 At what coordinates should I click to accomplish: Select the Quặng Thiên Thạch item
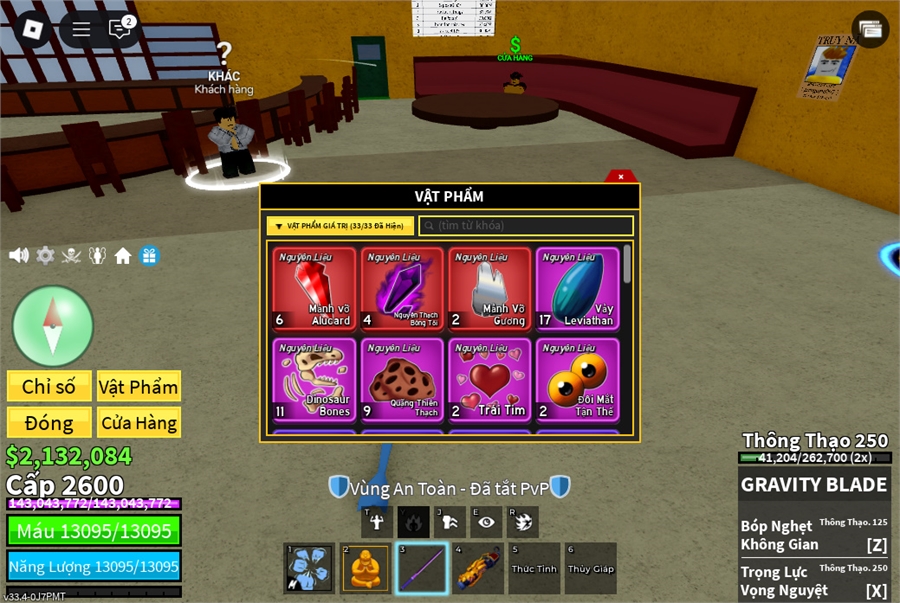pos(402,380)
